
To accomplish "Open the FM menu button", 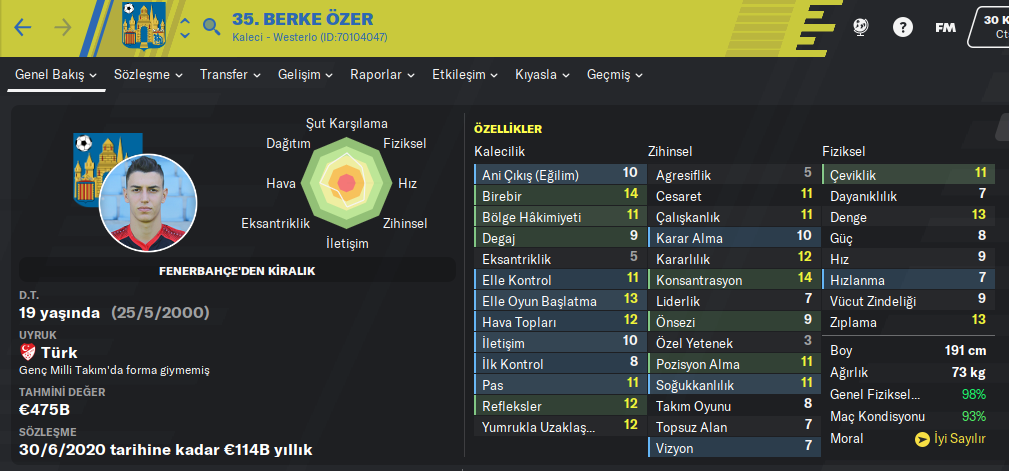I will point(945,27).
